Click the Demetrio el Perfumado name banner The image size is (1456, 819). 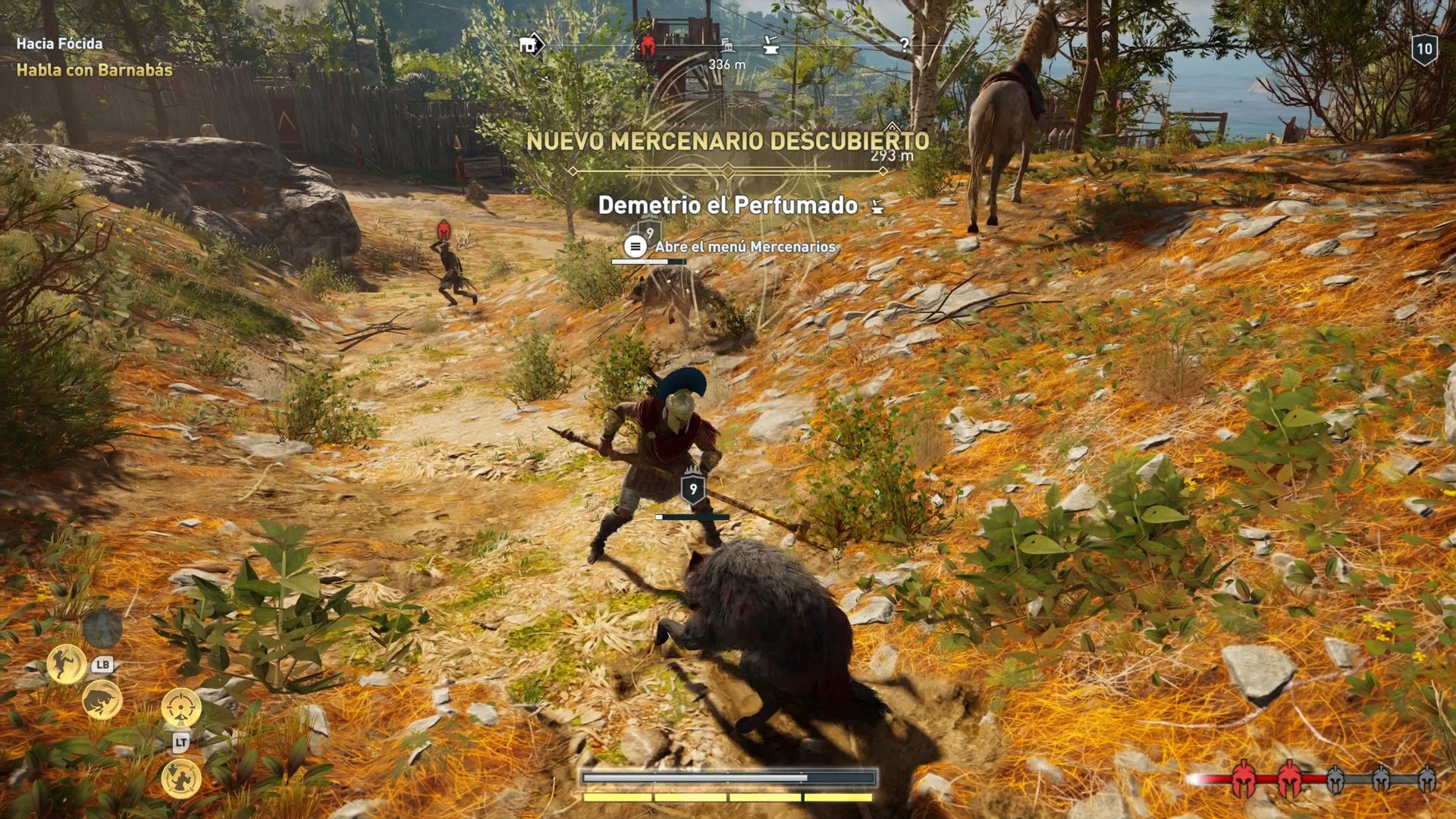point(728,205)
